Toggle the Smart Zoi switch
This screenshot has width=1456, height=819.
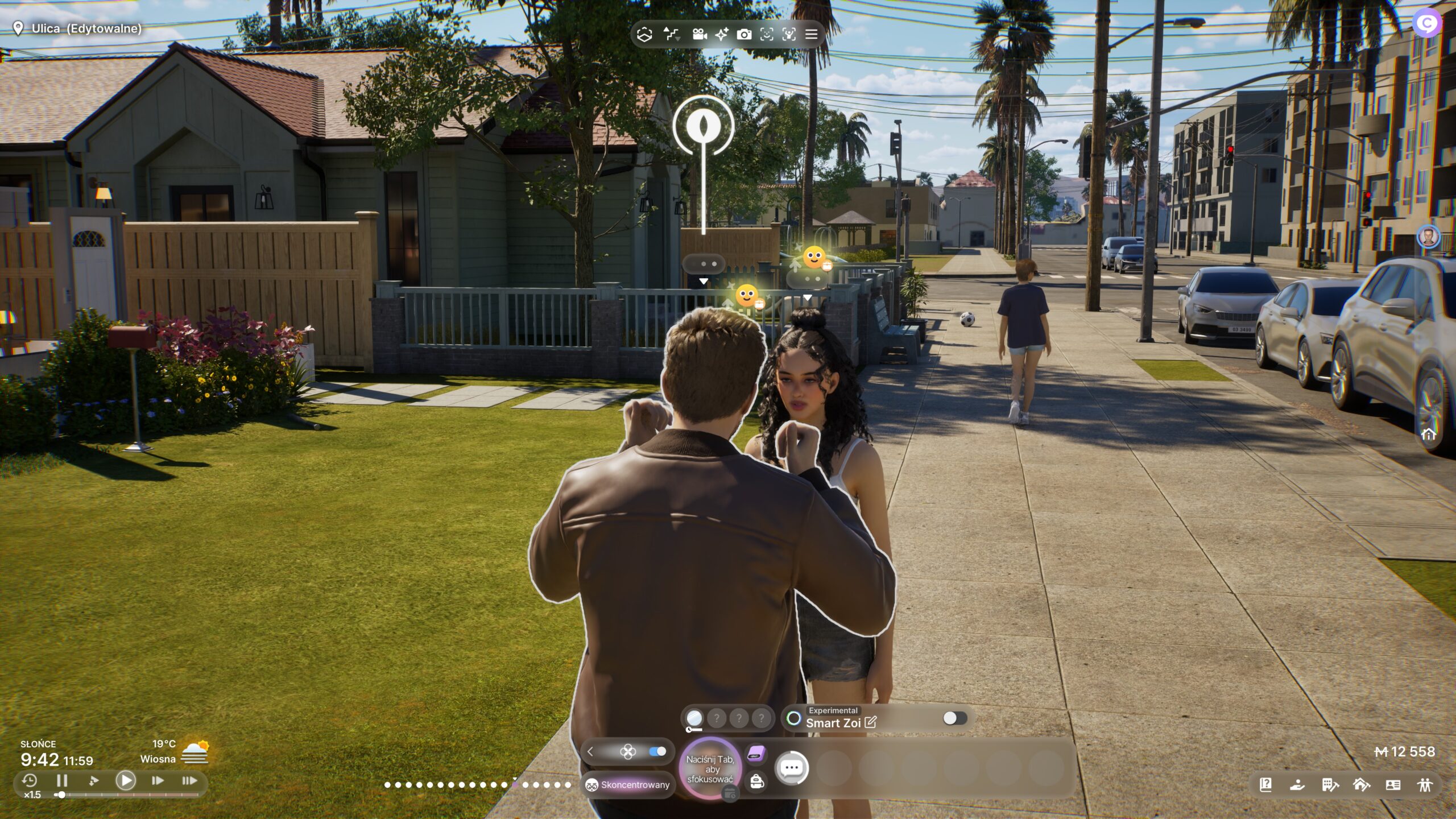point(955,718)
